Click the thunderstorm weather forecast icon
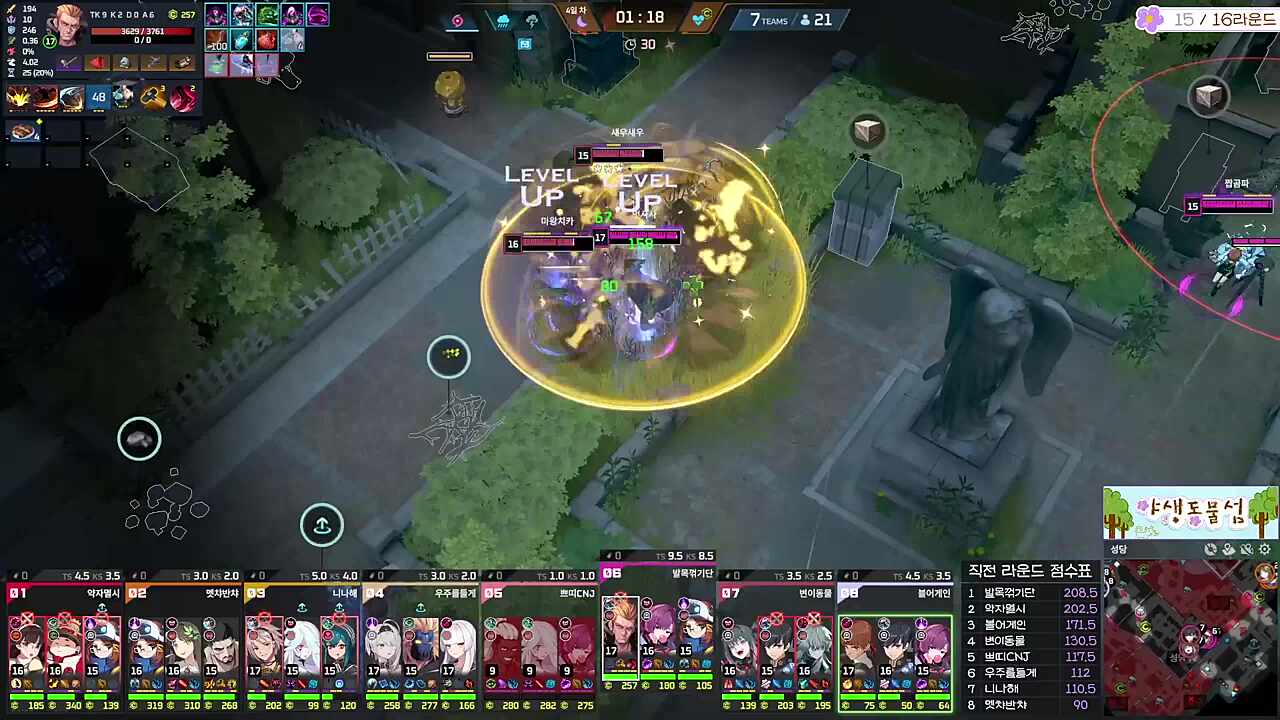 pos(531,22)
